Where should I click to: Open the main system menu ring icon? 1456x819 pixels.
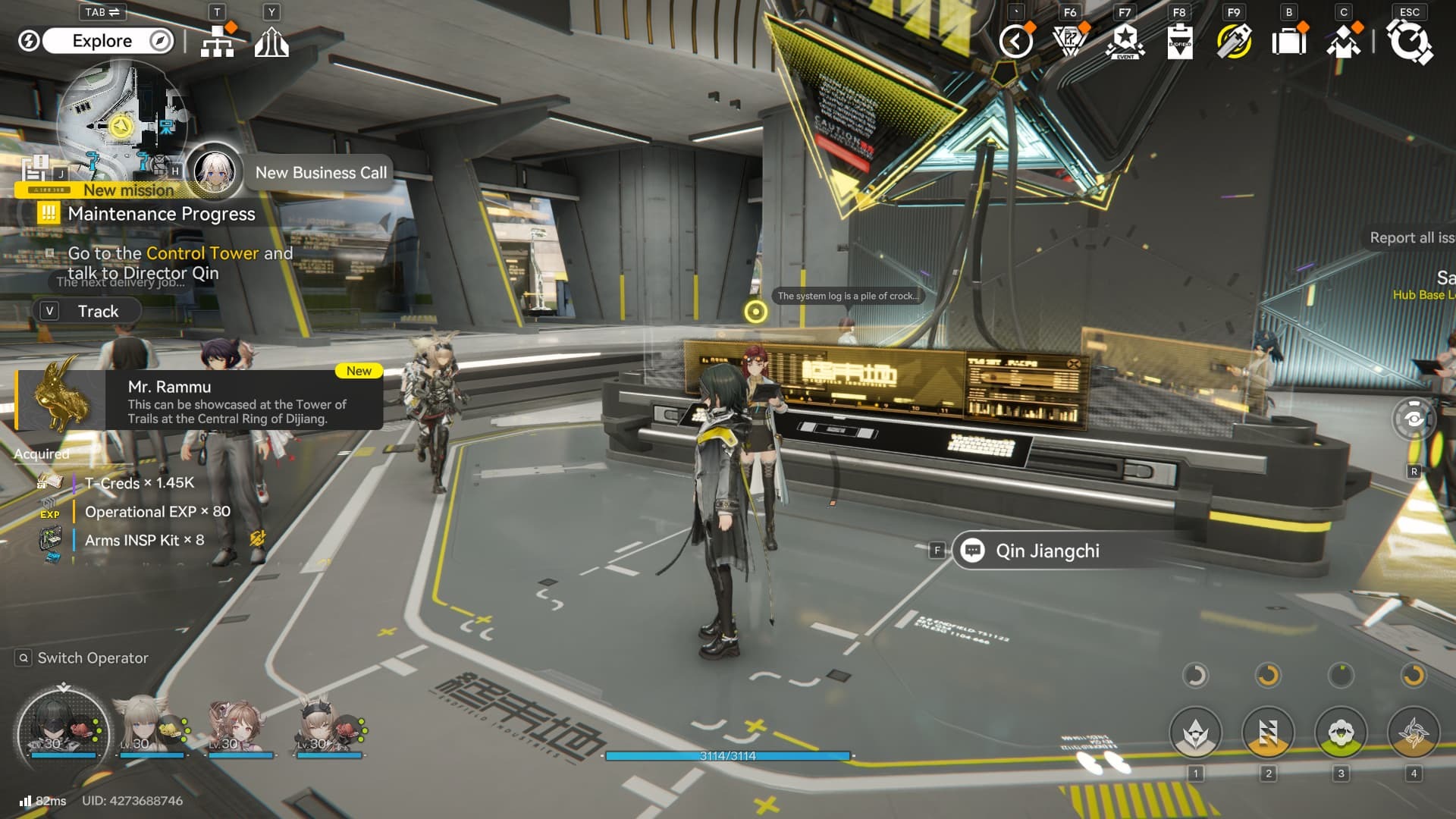pyautogui.click(x=1410, y=41)
